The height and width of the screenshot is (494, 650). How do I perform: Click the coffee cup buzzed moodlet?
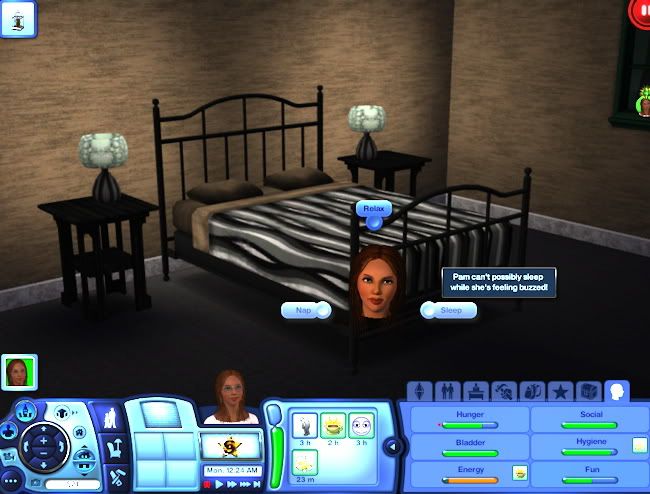pyautogui.click(x=333, y=425)
